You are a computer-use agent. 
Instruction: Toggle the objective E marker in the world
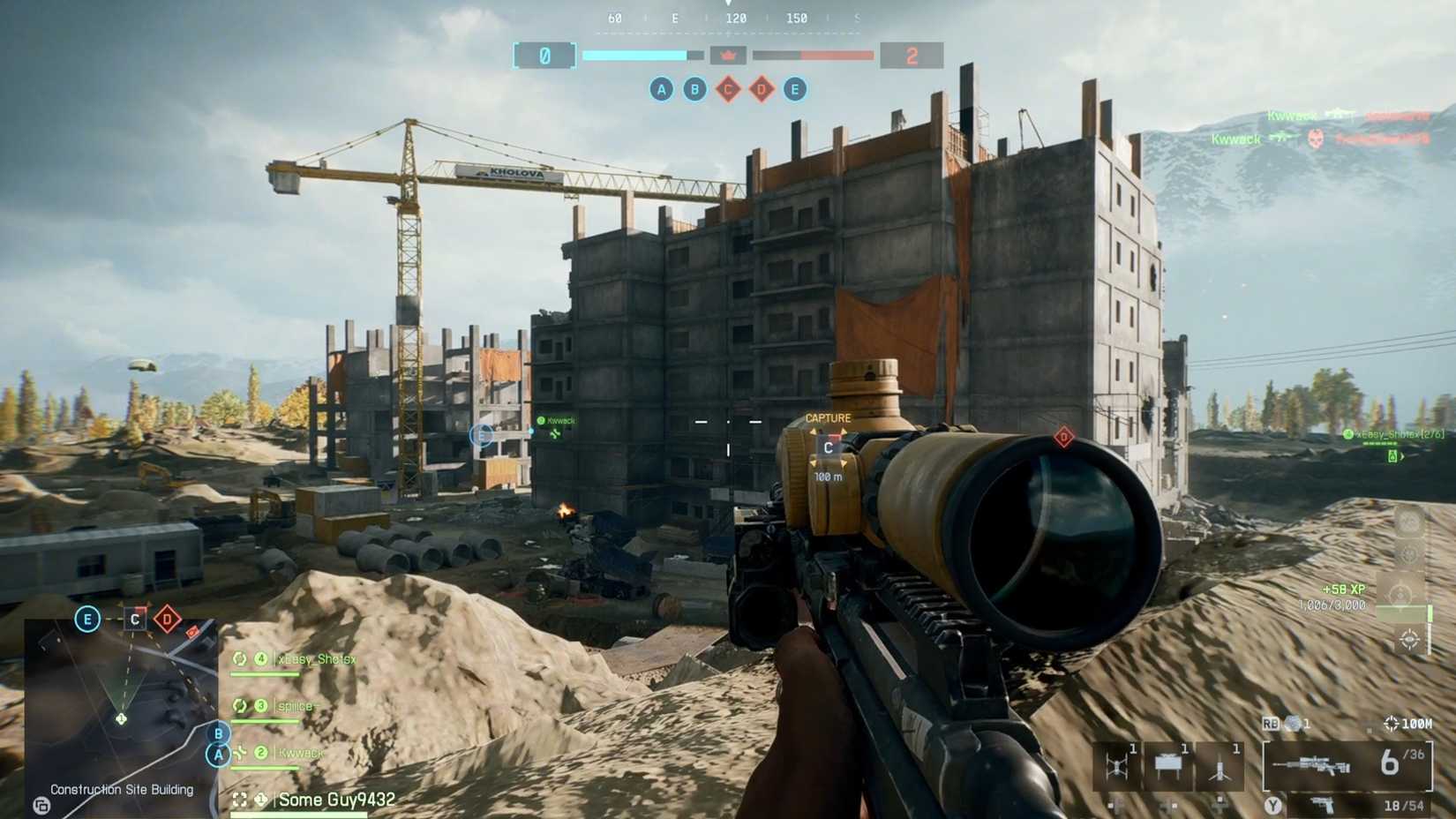[481, 434]
